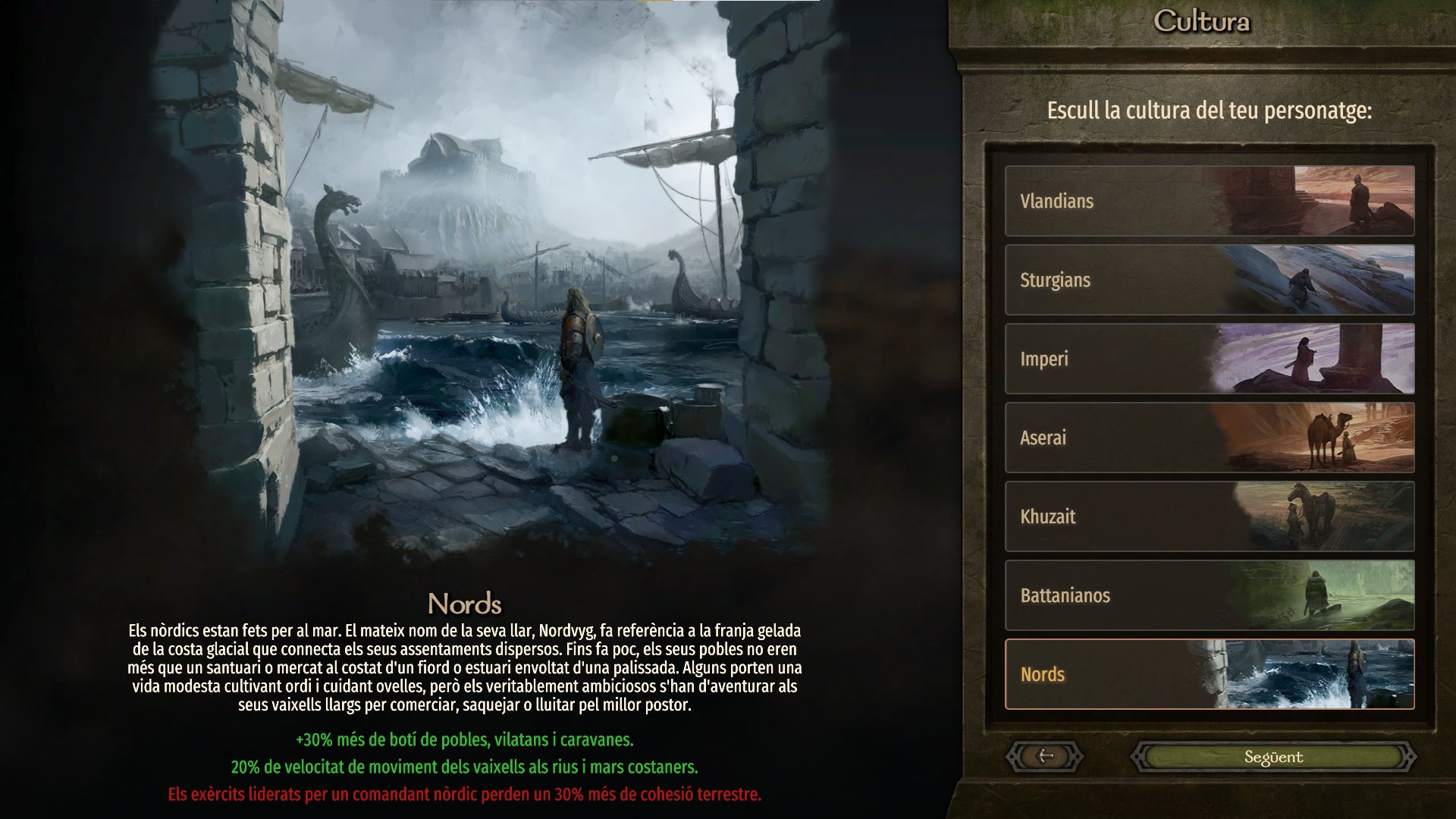This screenshot has width=1456, height=819.
Task: Select the Battanianos culture
Action: click(x=1209, y=595)
